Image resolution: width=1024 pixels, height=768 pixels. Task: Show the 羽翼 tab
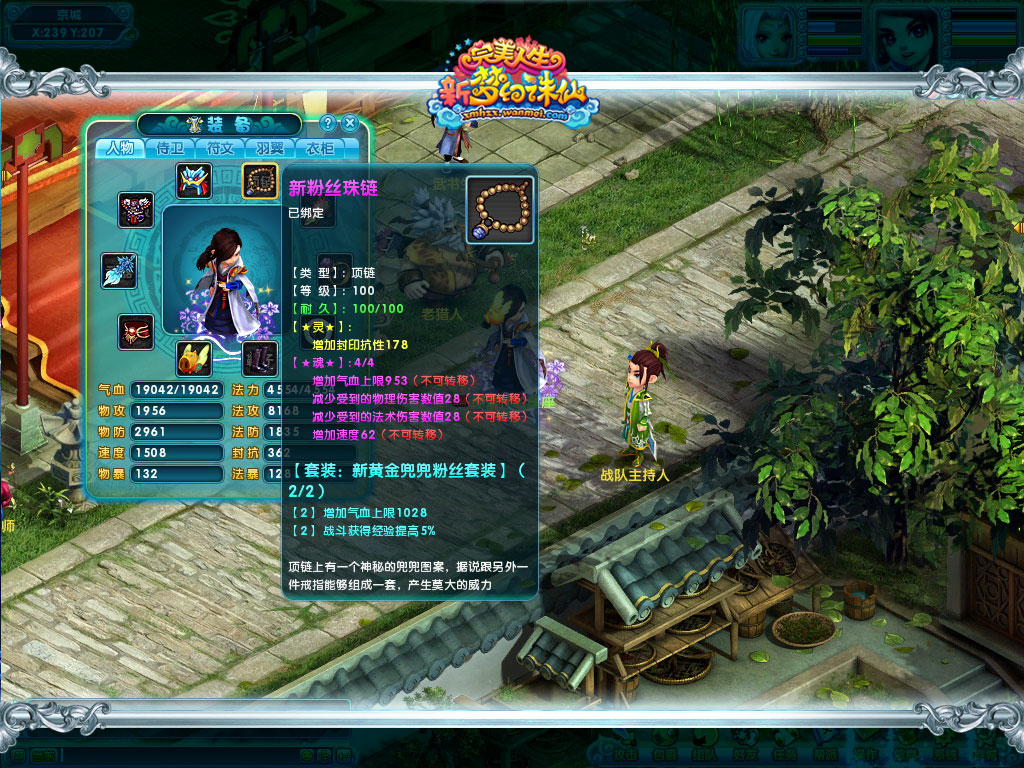click(270, 148)
